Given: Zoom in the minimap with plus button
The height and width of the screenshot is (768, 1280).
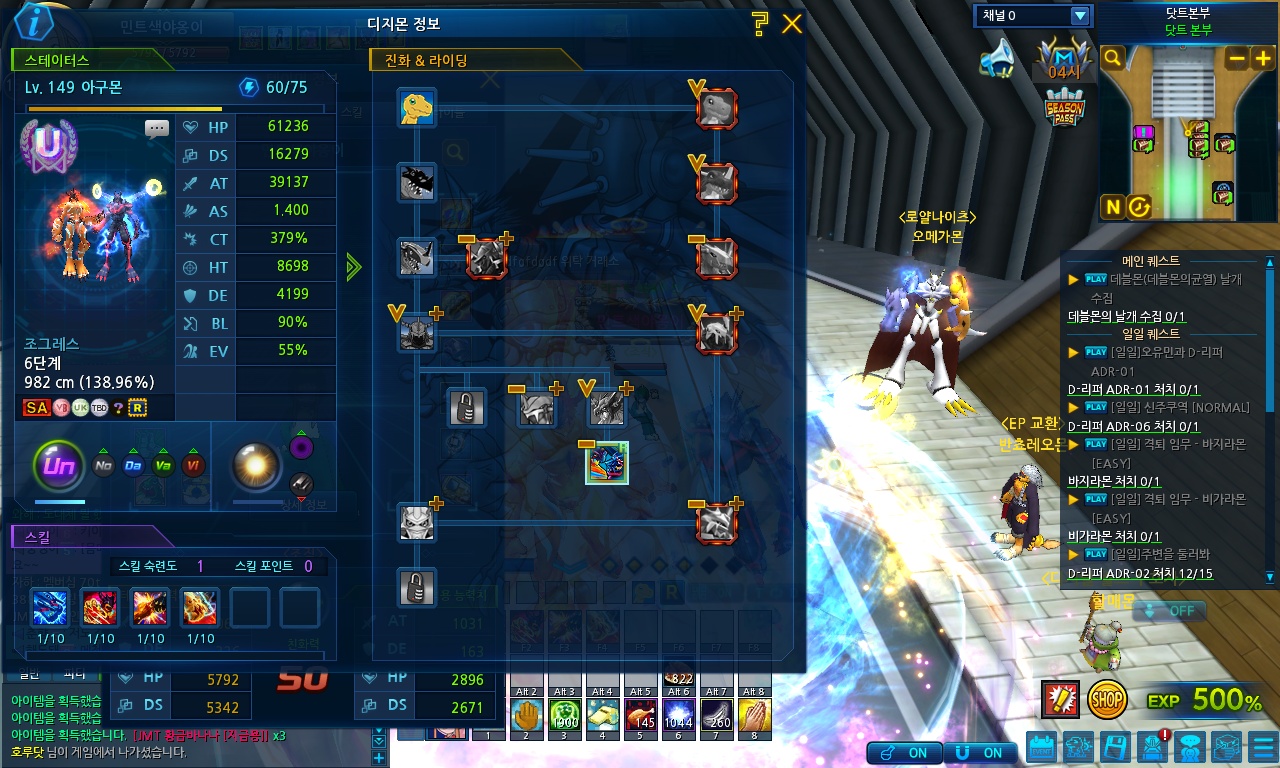Looking at the screenshot, I should click(x=1262, y=58).
